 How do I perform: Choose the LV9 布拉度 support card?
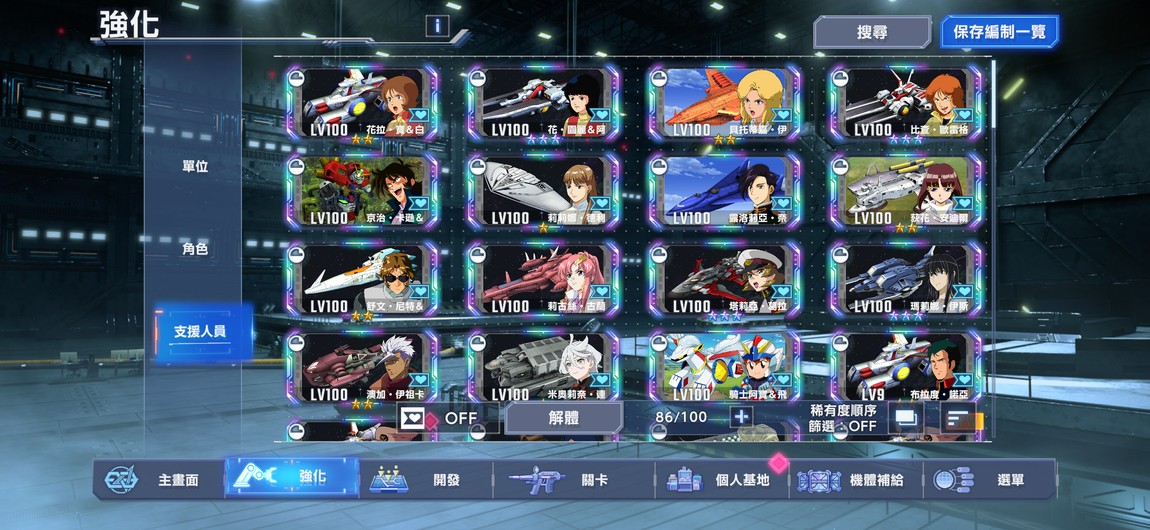(905, 366)
